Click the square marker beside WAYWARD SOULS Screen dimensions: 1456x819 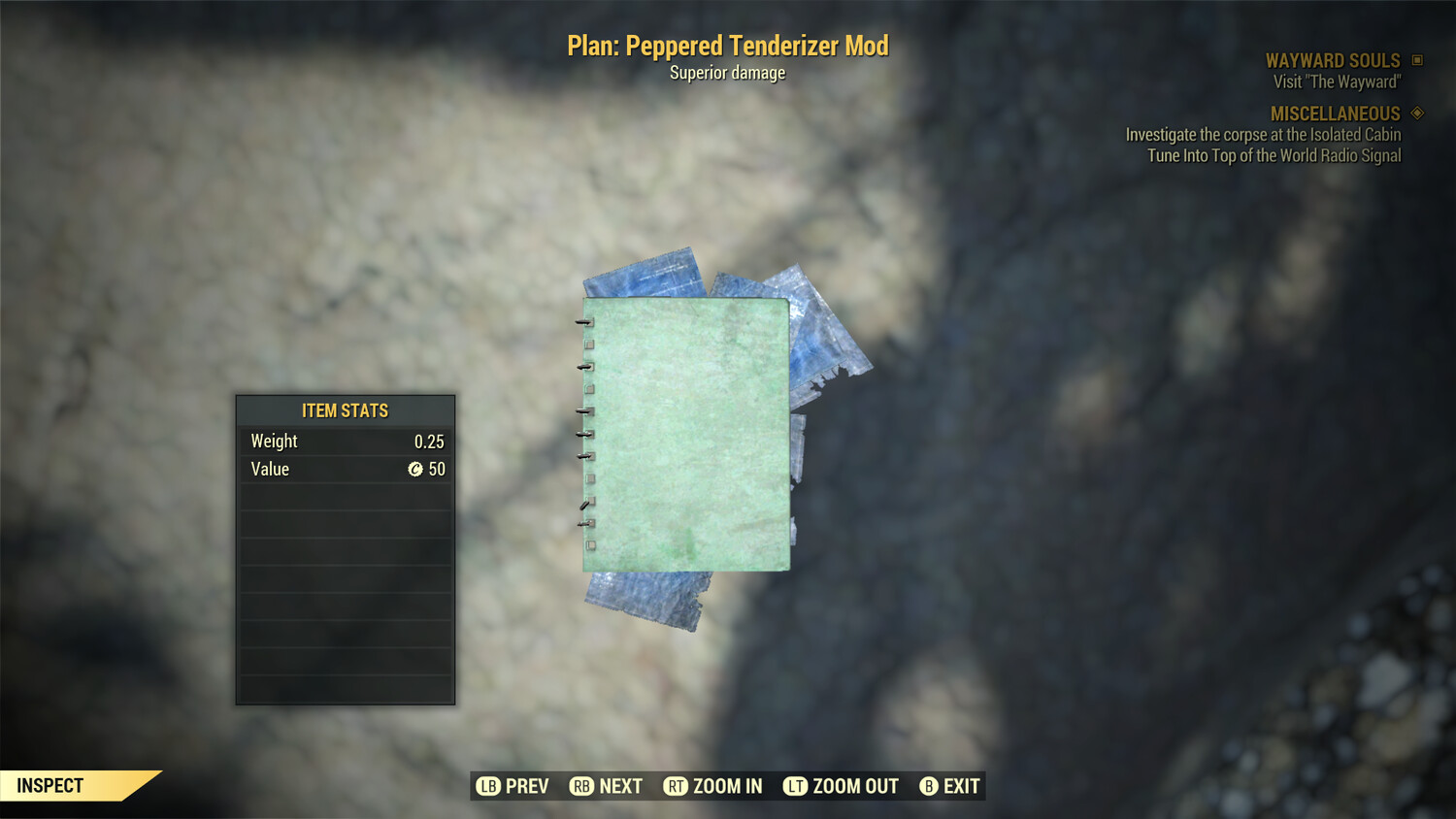(x=1415, y=59)
